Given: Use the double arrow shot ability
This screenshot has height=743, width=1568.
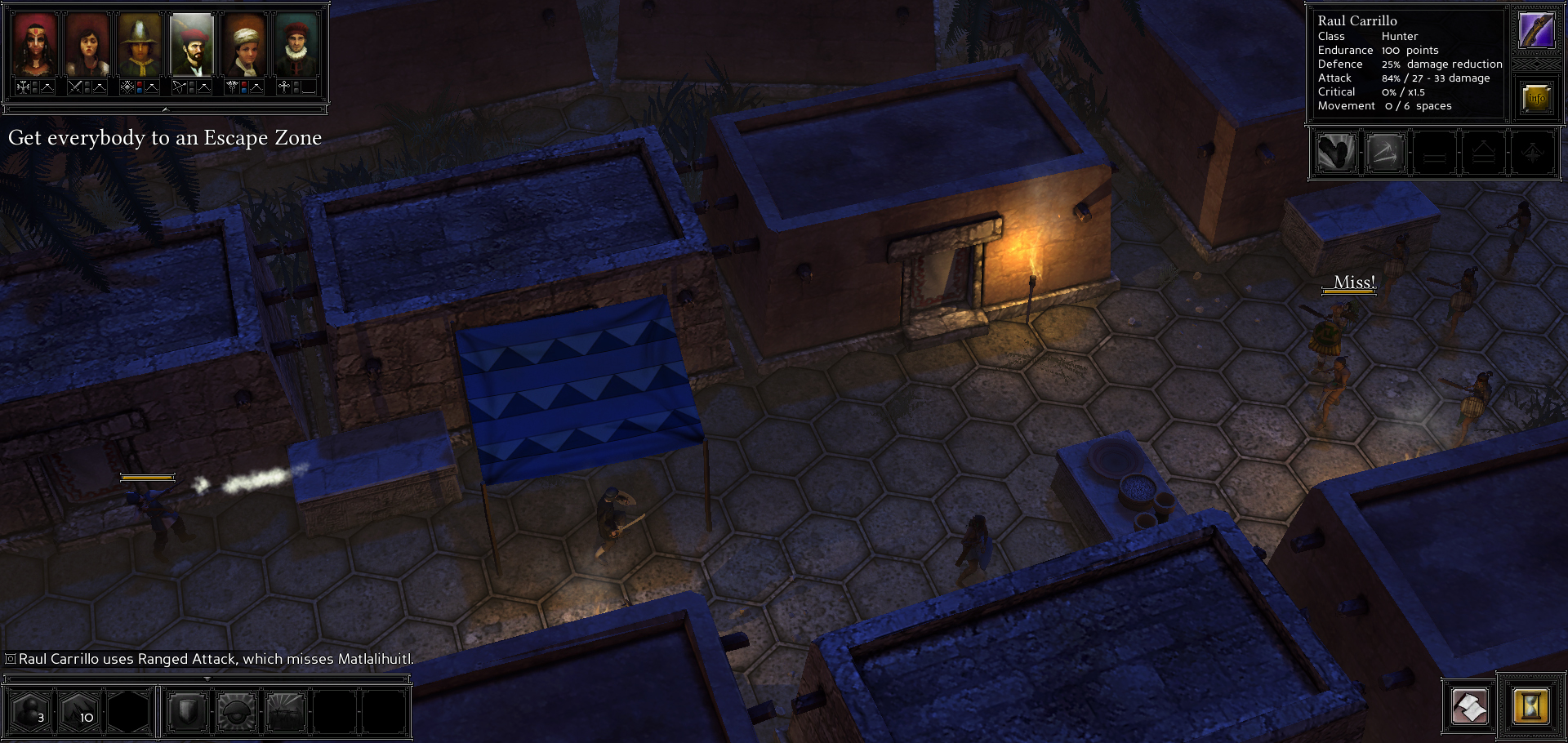Looking at the screenshot, I should click(x=1385, y=153).
